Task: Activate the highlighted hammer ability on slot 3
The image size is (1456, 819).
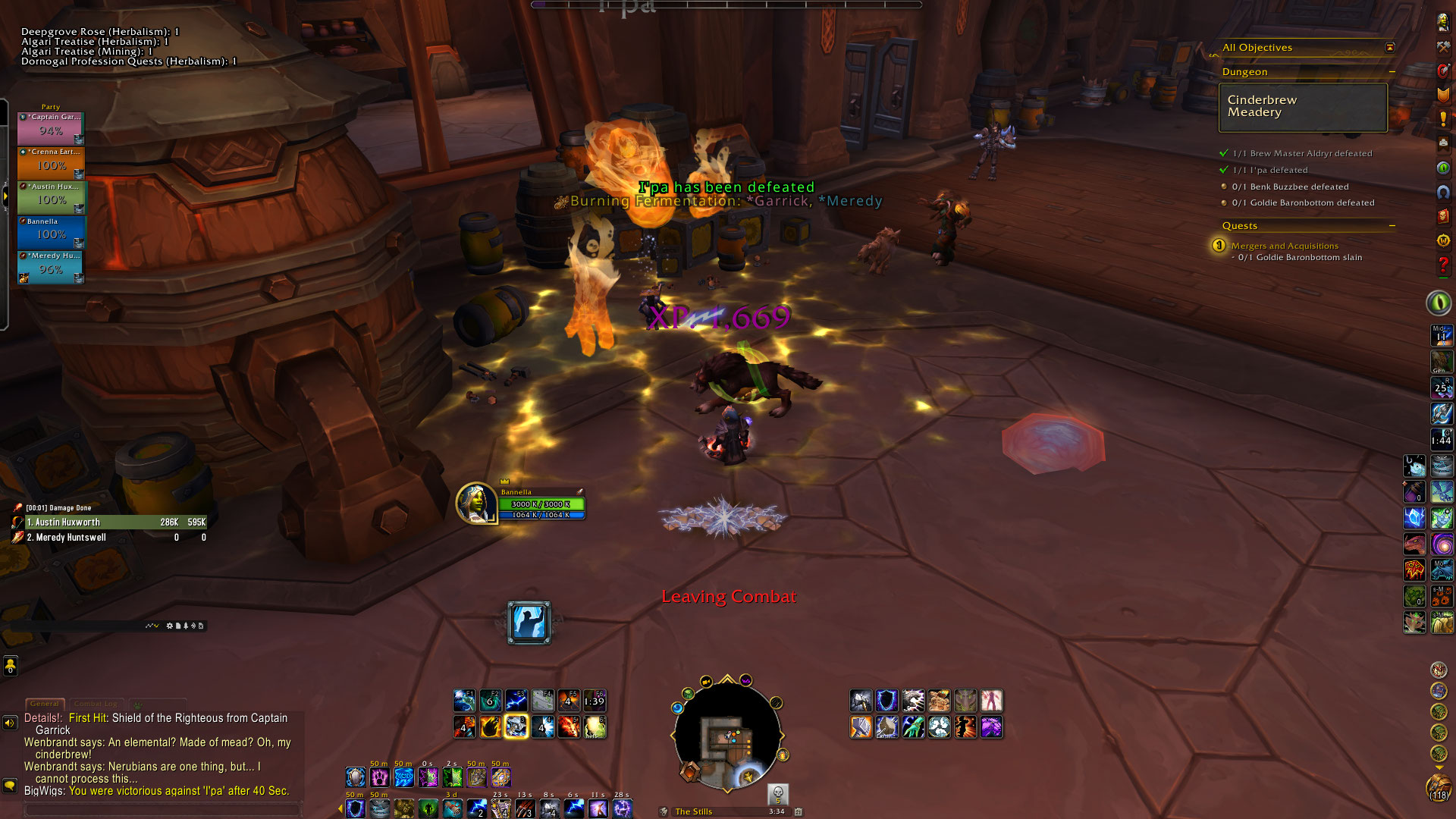Action: (x=516, y=726)
